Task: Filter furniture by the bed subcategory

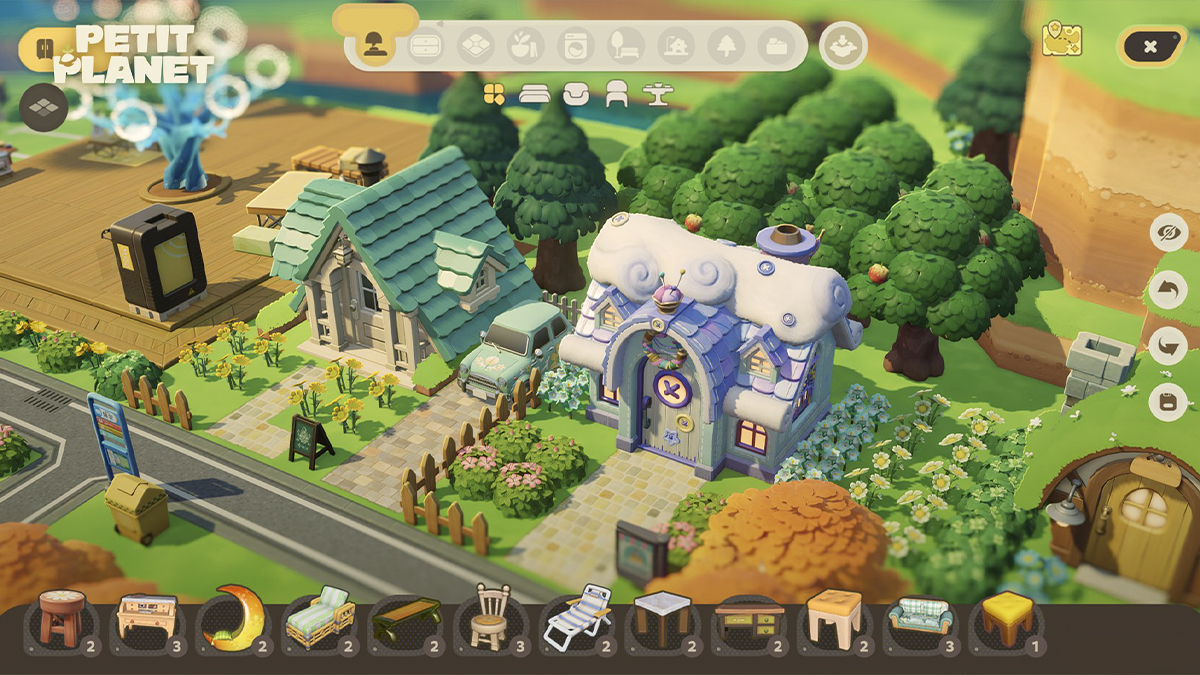Action: pyautogui.click(x=535, y=94)
